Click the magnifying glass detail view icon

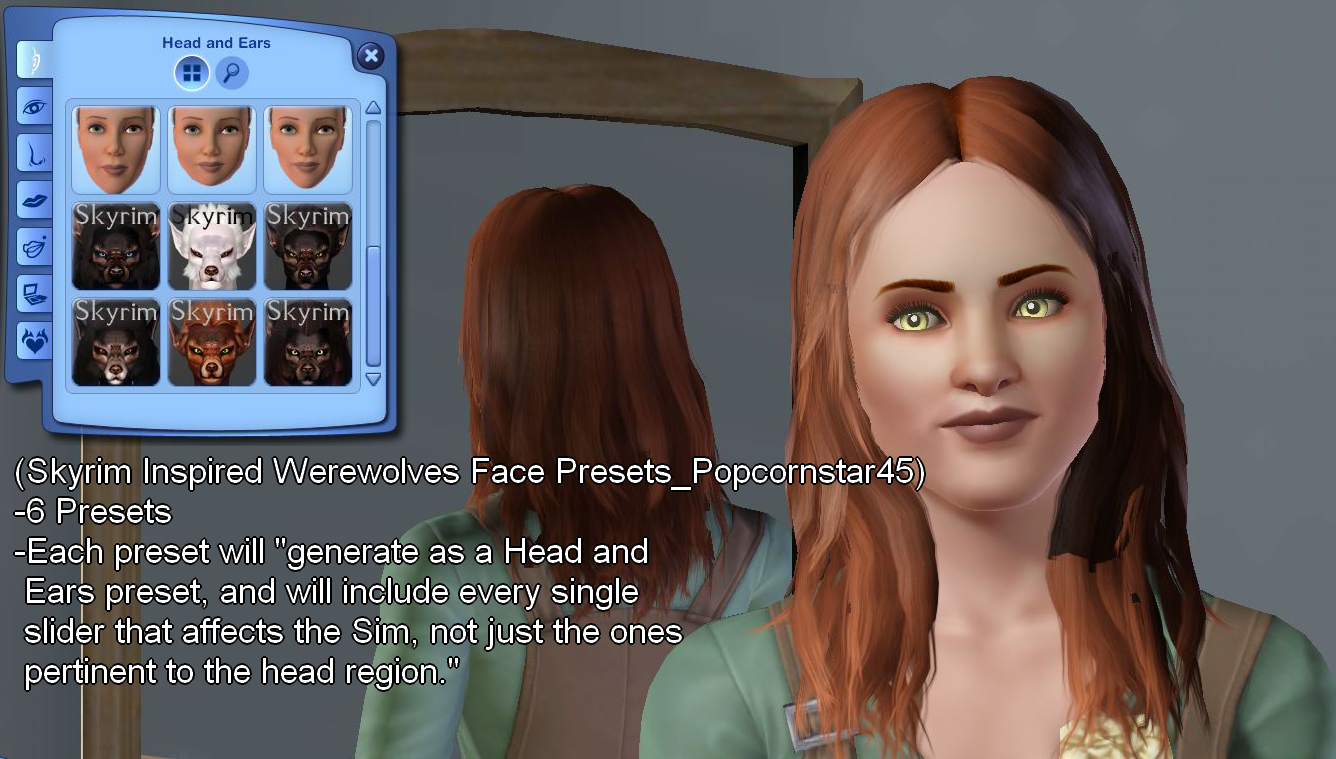[232, 72]
